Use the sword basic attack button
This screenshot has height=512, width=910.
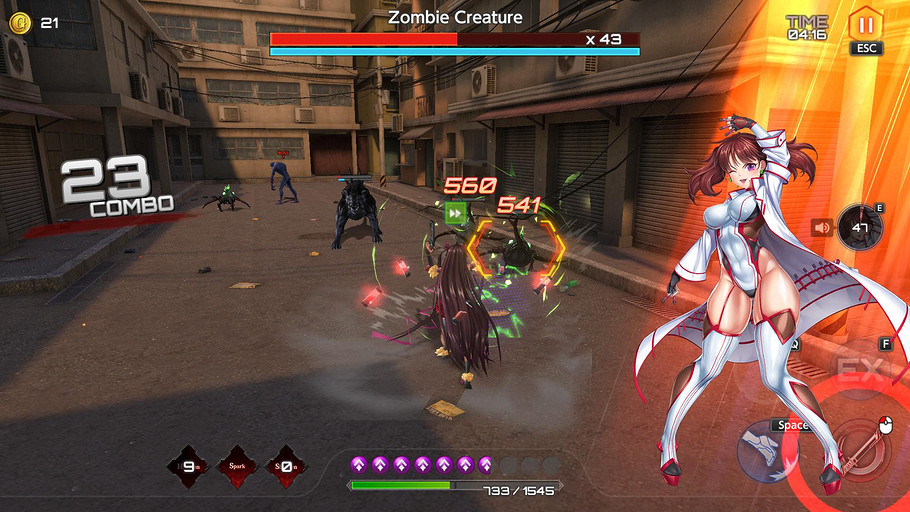860,451
